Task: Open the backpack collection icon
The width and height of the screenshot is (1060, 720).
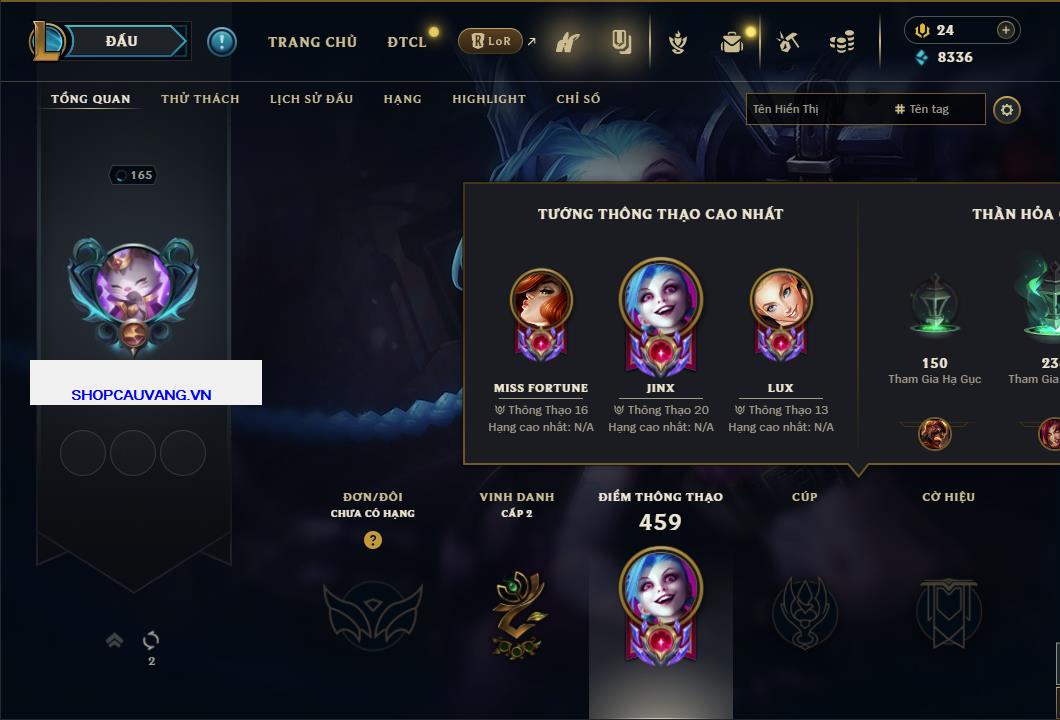Action: tap(733, 42)
